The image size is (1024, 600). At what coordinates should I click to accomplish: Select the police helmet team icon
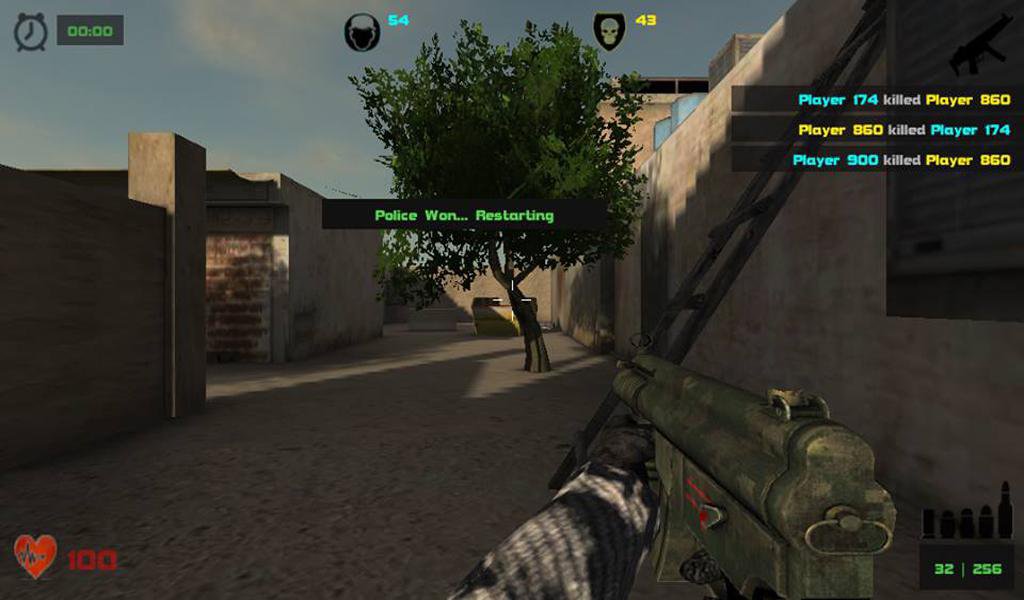(362, 33)
